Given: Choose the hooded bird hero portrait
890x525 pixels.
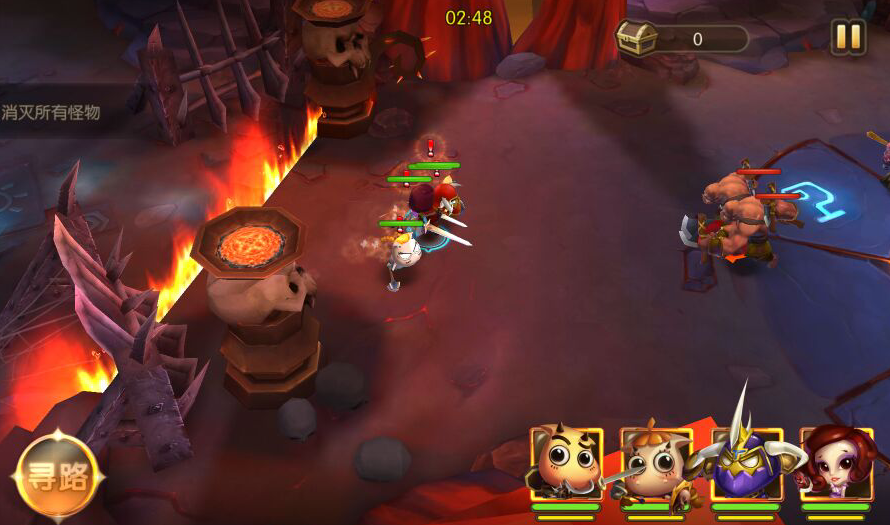Looking at the screenshot, I should point(655,464).
